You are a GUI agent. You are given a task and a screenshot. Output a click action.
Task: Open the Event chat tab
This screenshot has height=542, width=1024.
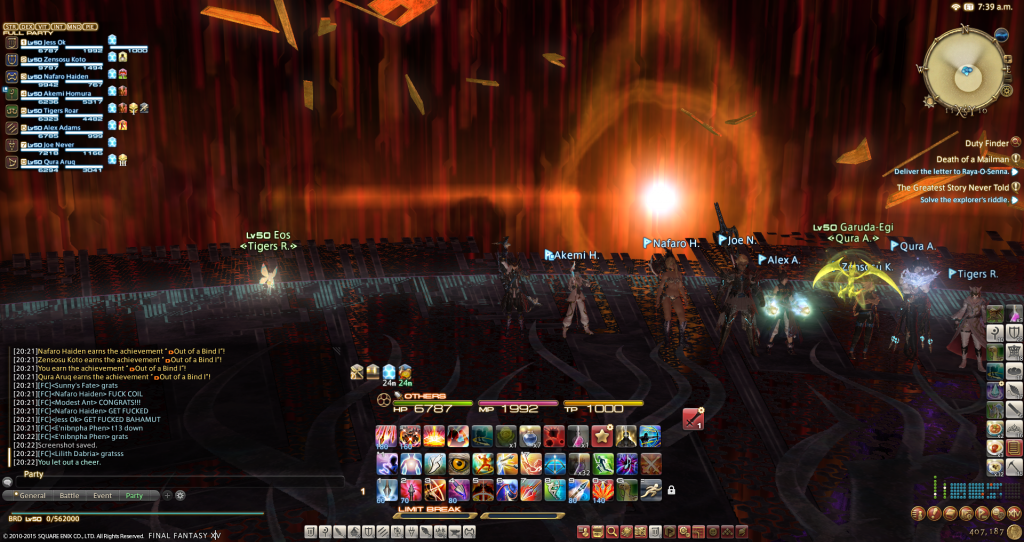point(102,495)
